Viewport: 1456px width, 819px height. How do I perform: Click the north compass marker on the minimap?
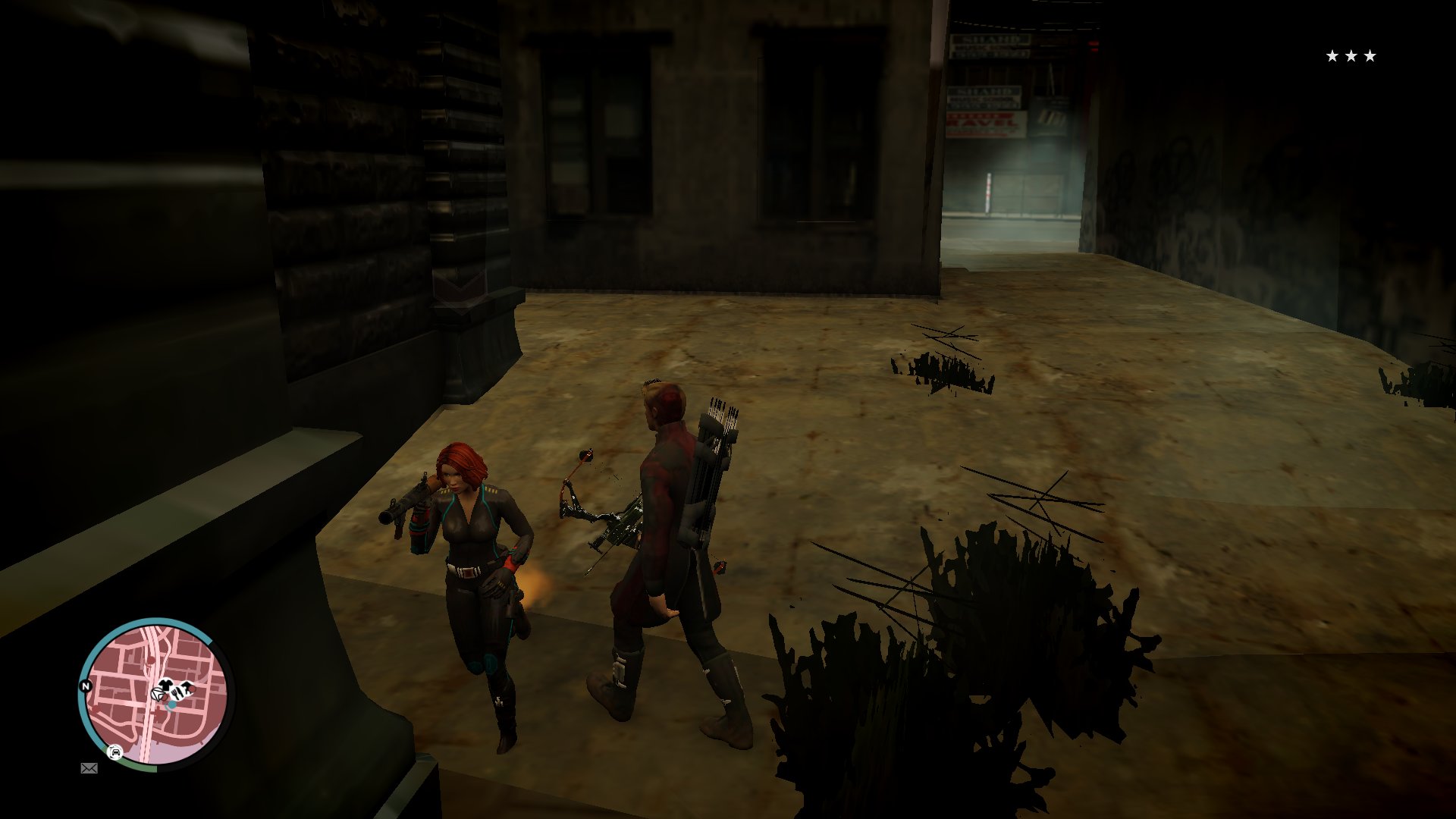point(86,686)
